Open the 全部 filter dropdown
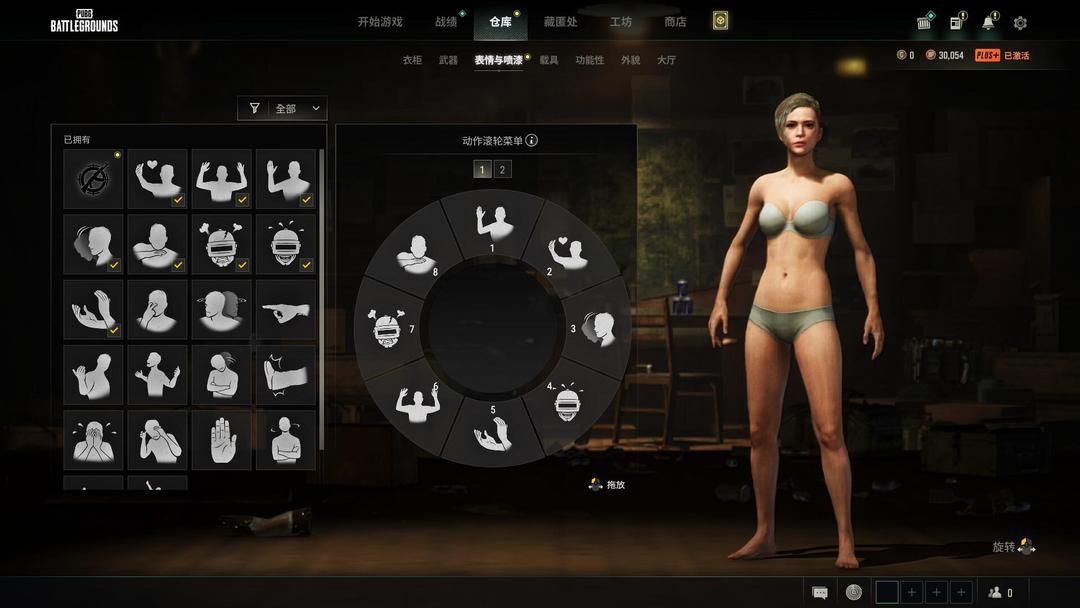 click(283, 108)
